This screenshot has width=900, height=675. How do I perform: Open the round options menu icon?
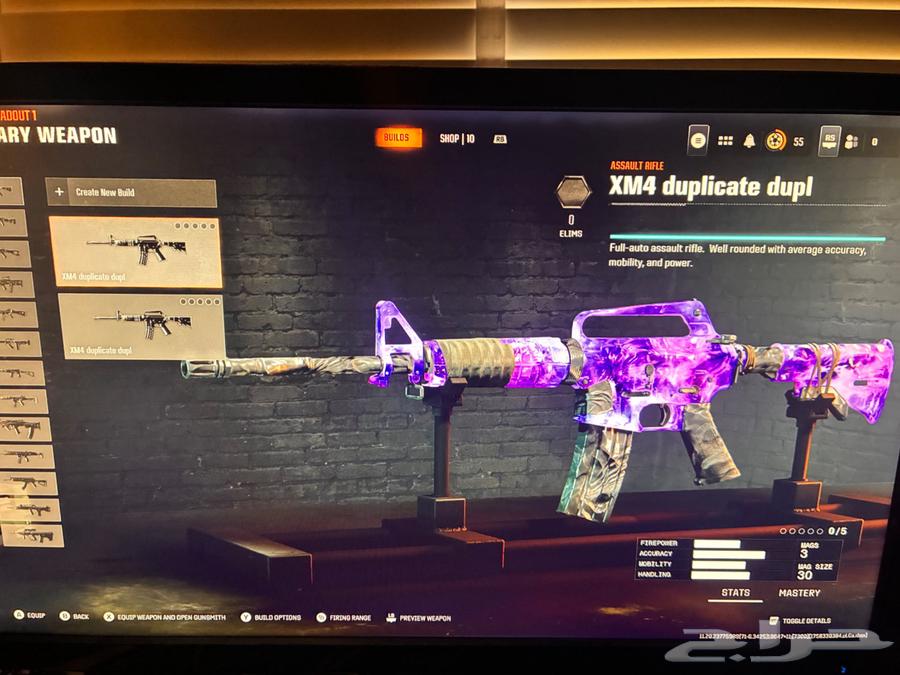(x=698, y=140)
